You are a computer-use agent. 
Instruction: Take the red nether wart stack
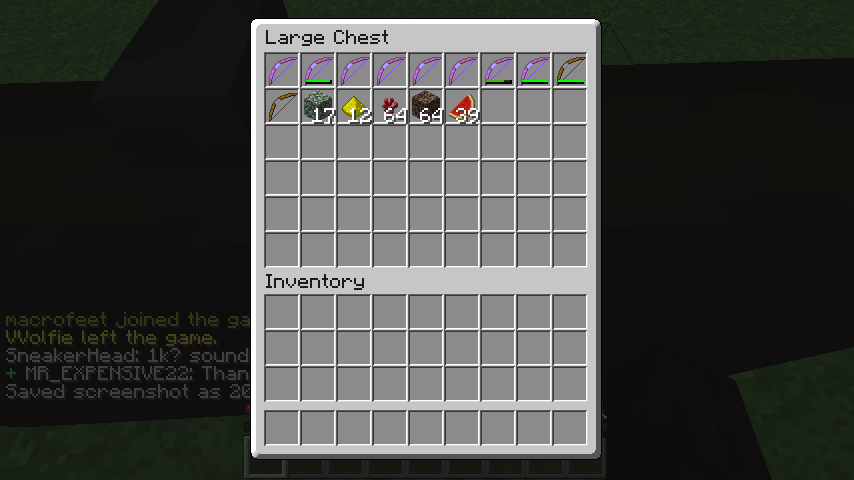[x=390, y=106]
